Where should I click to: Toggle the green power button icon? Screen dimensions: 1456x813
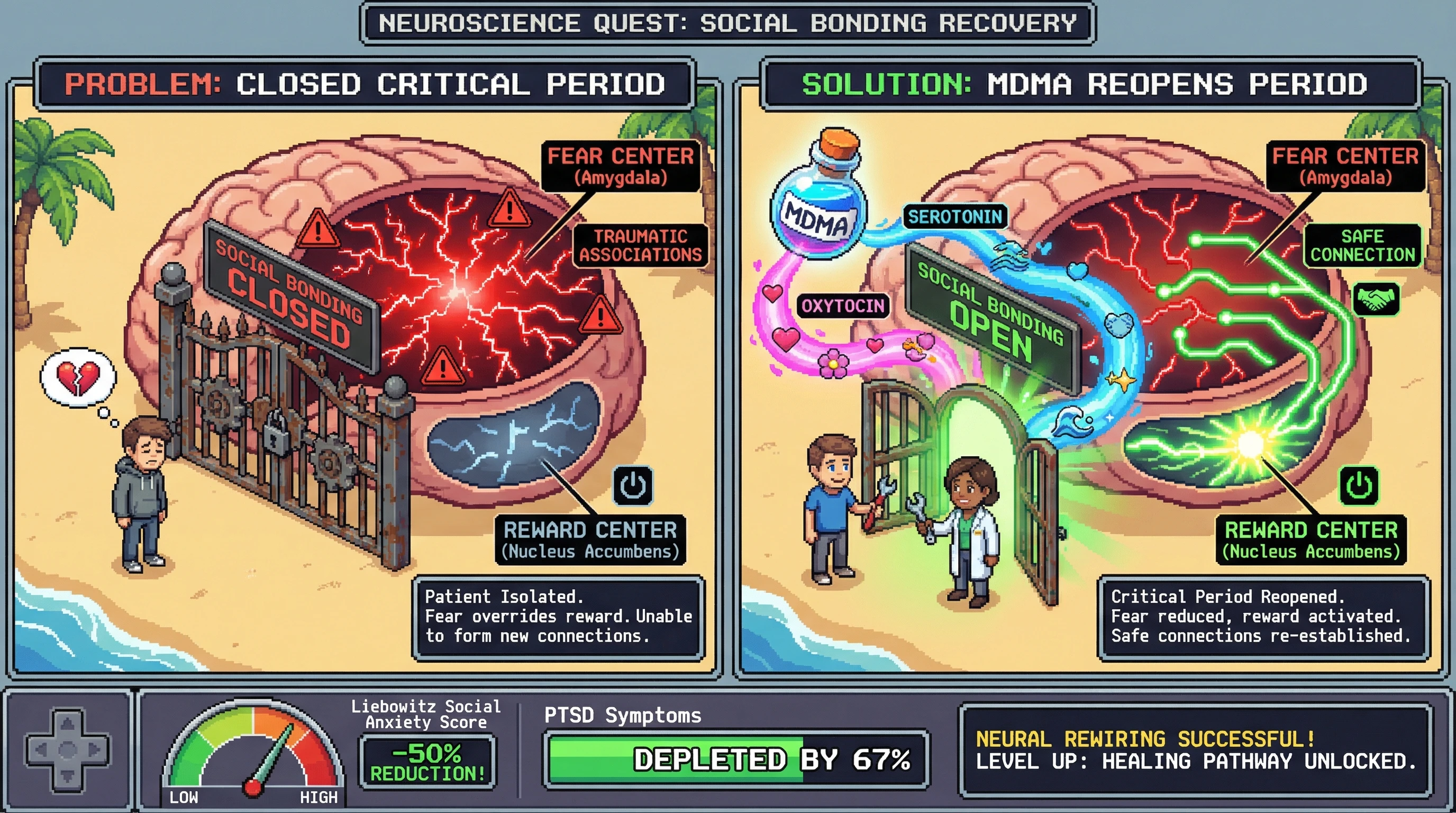1359,485
